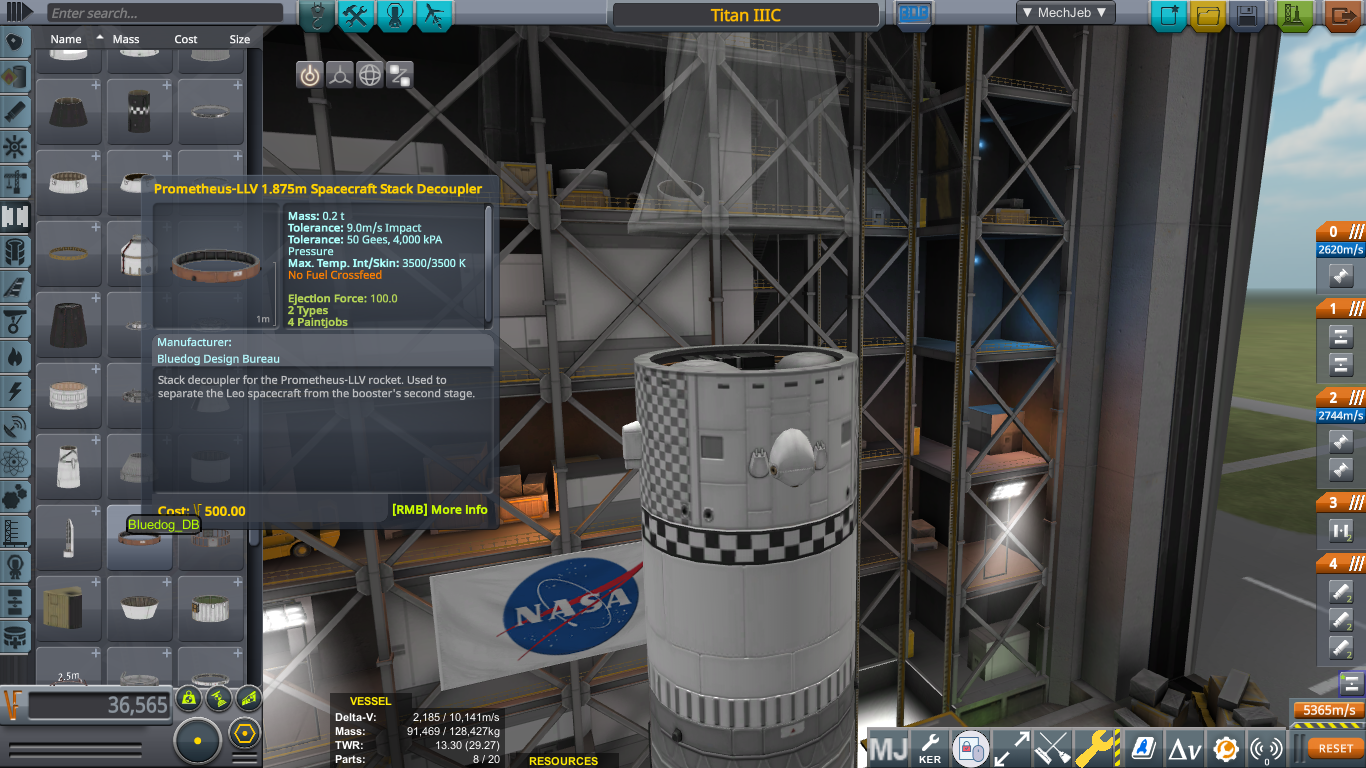Viewport: 1366px width, 768px height.
Task: Open the stock Delta-v app
Action: [1184, 747]
